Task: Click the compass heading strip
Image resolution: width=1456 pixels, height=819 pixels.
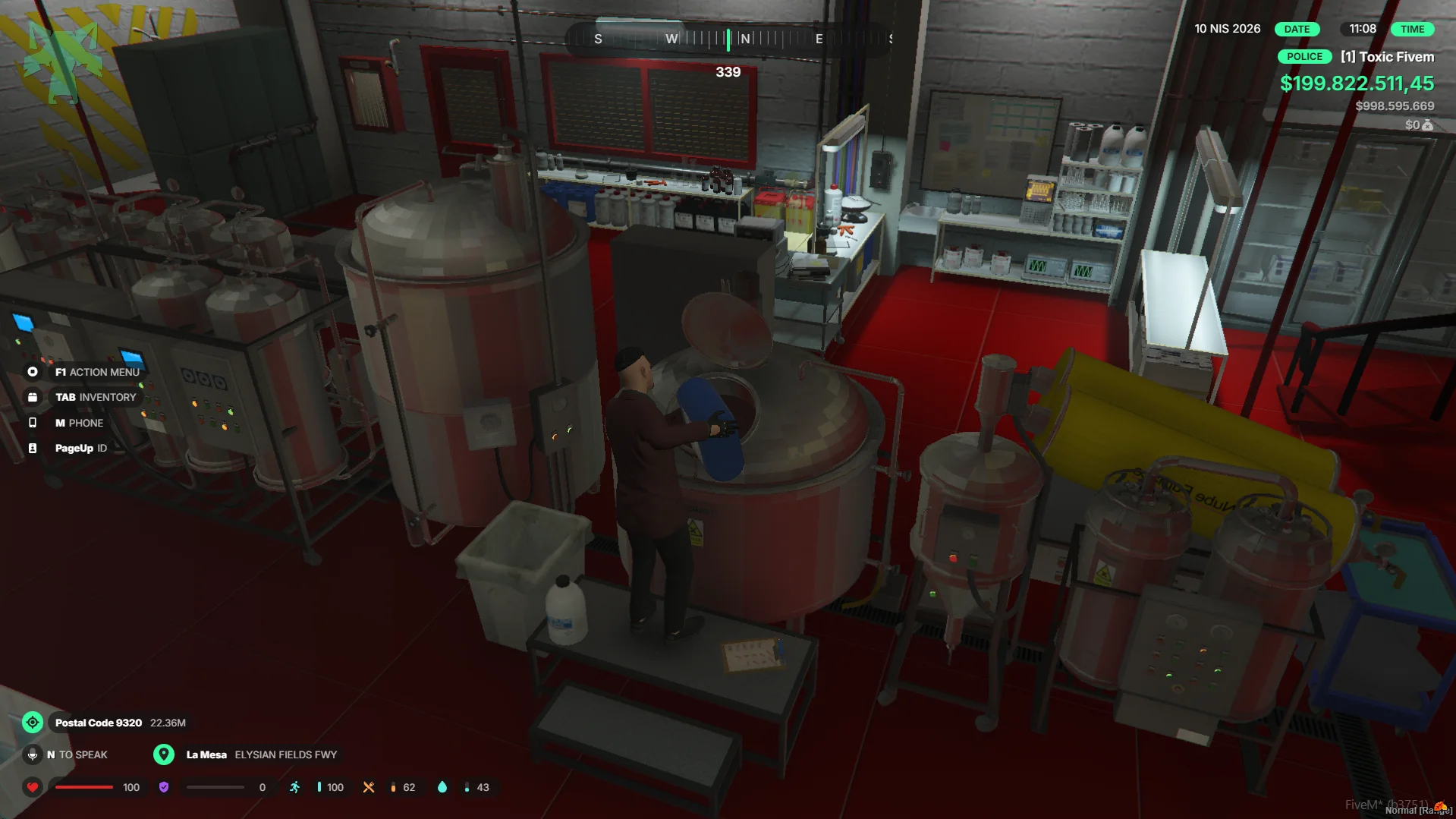Action: 728,39
